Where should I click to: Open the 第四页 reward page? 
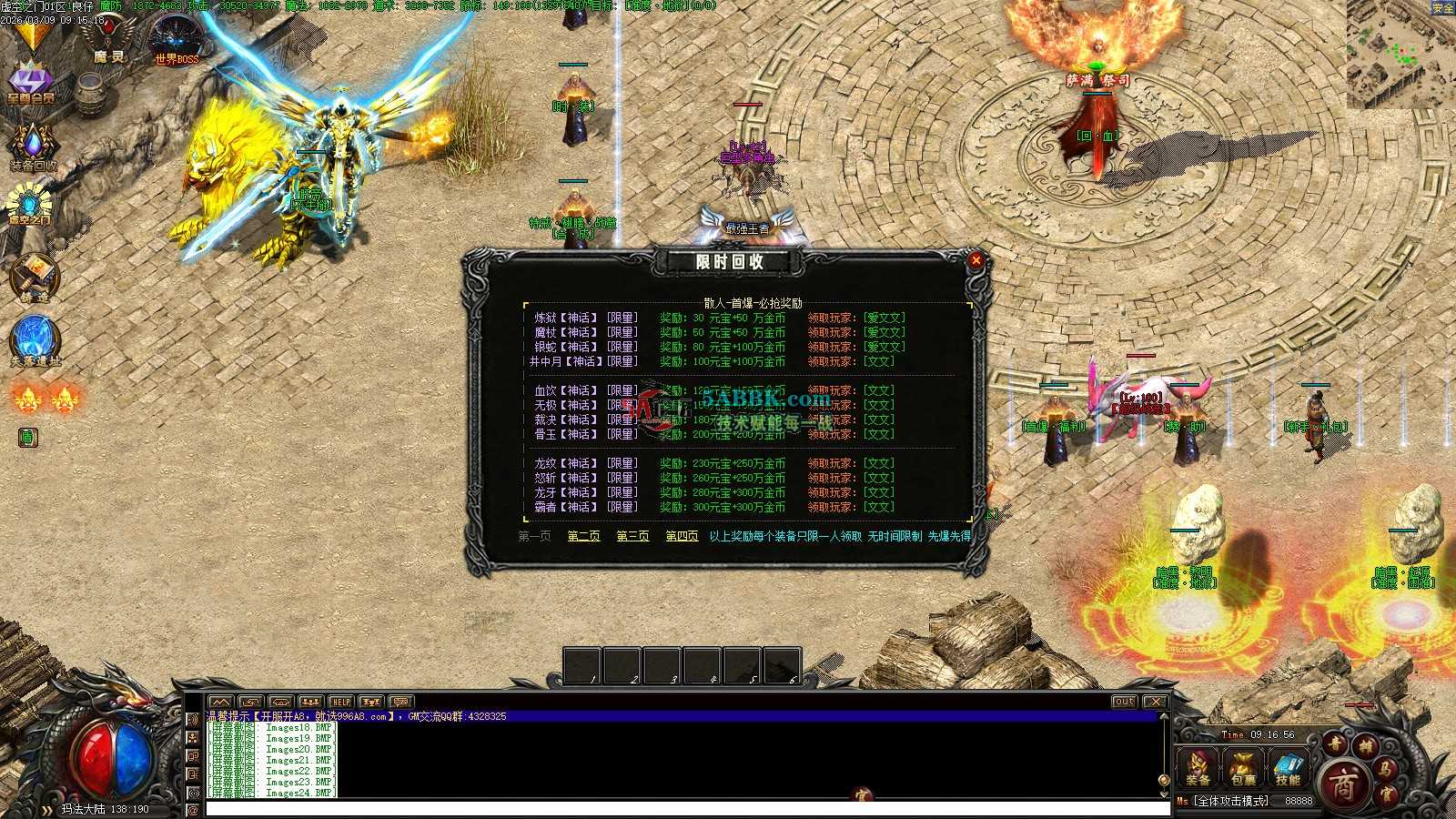tap(682, 536)
